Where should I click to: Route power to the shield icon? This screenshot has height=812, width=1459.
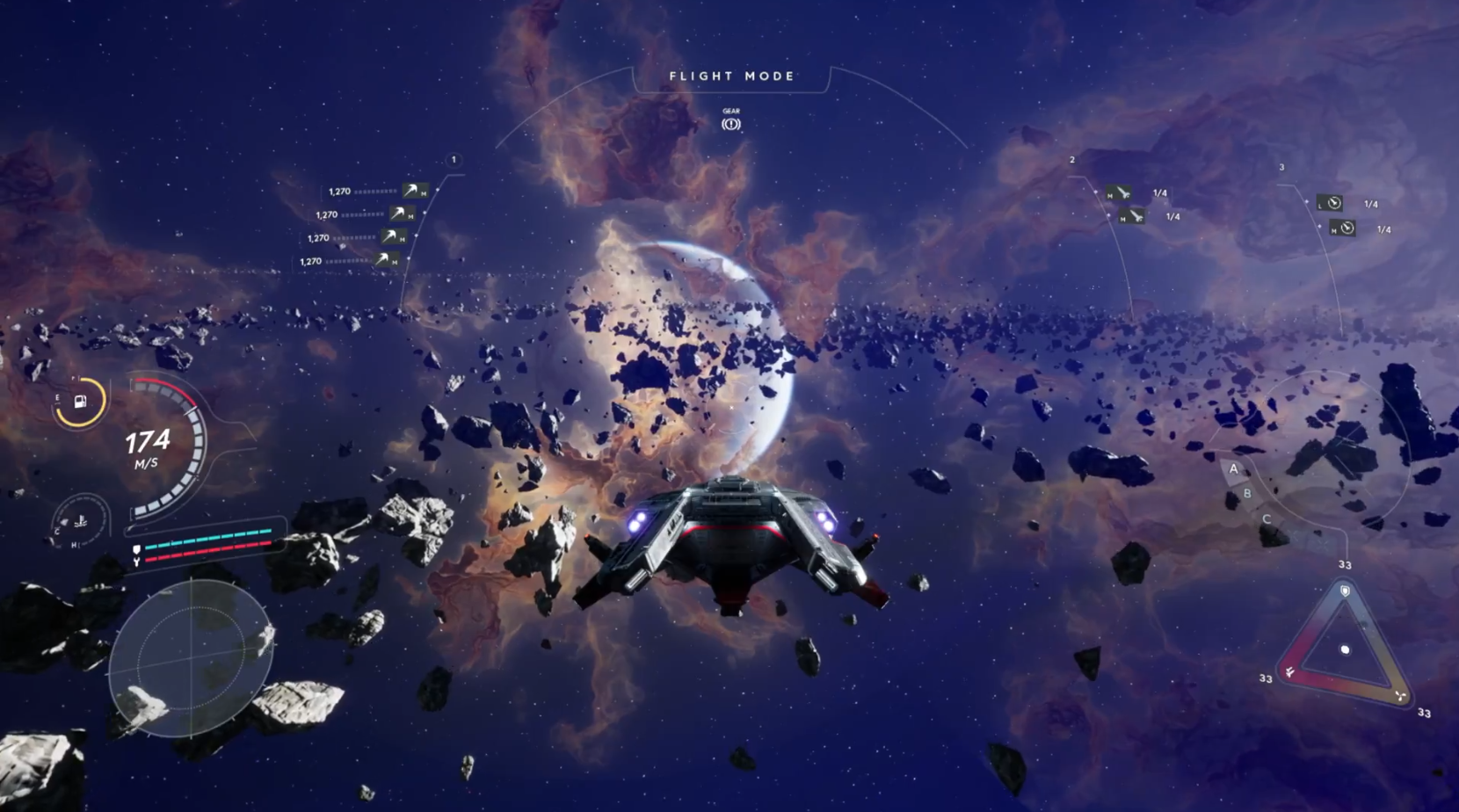click(x=1345, y=591)
